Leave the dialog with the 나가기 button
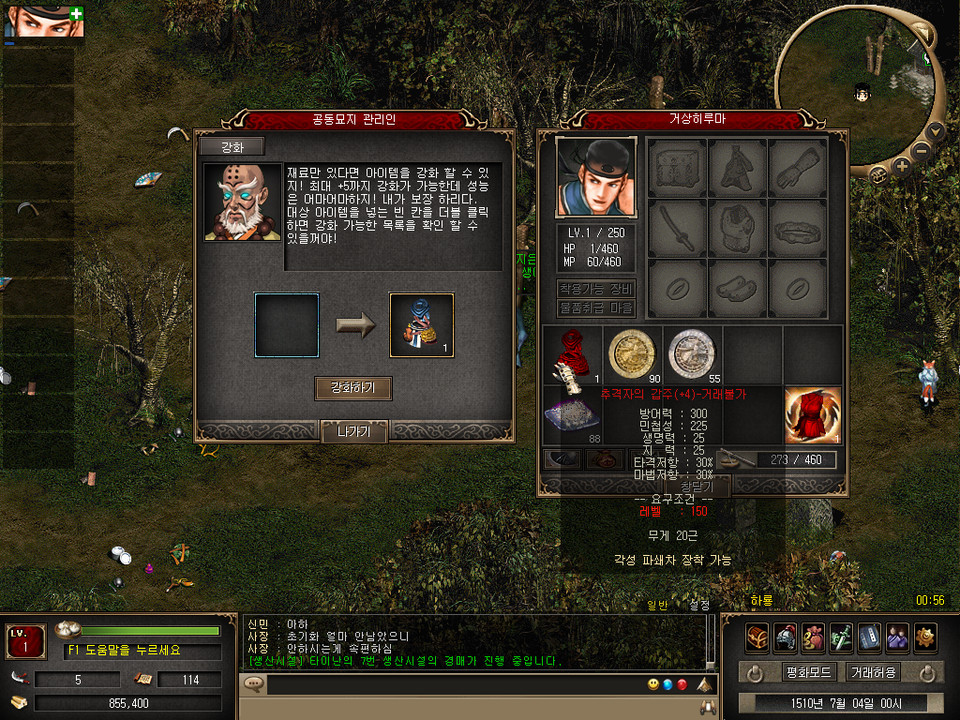 click(x=353, y=432)
